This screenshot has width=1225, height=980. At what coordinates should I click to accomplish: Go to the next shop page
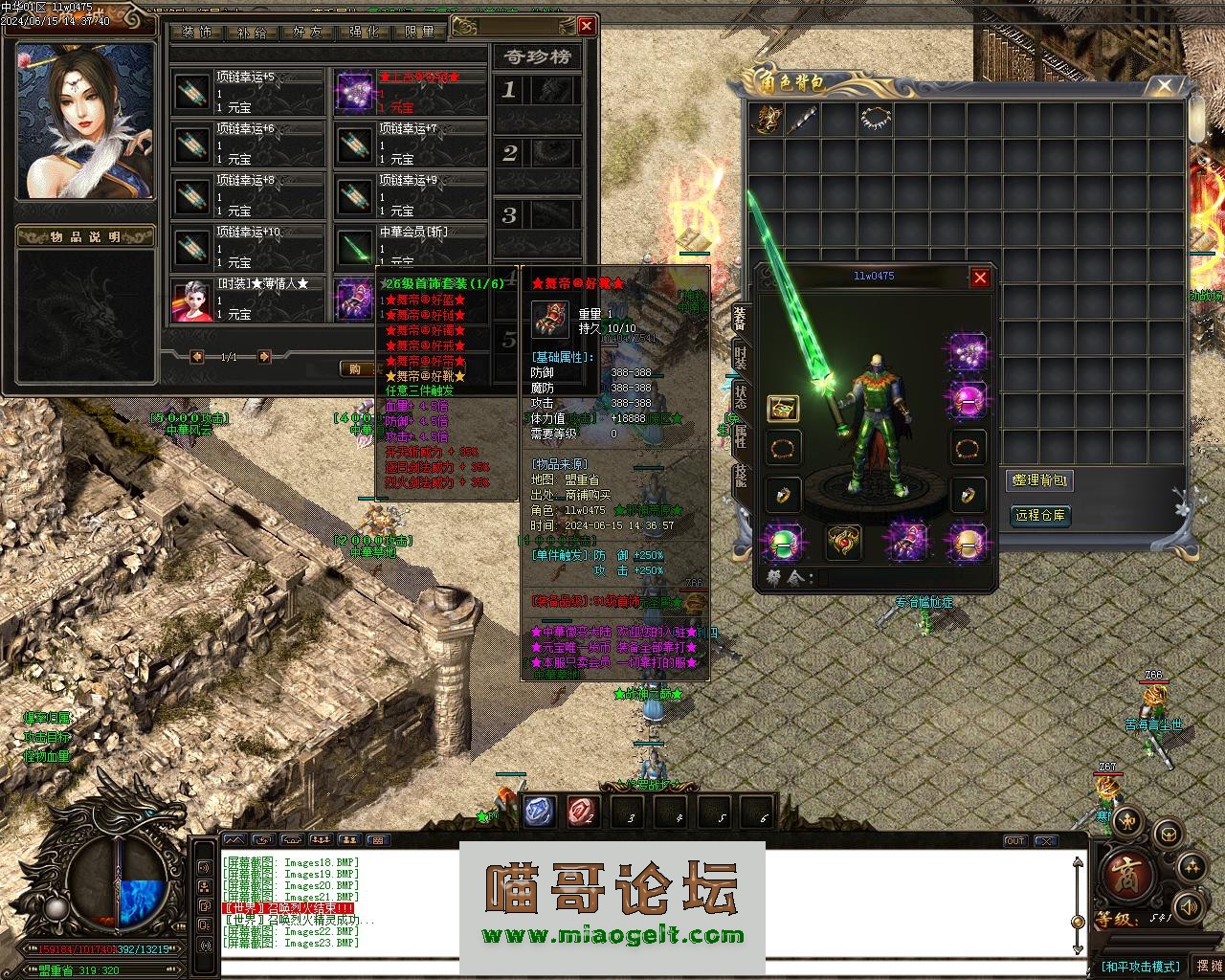(x=264, y=357)
